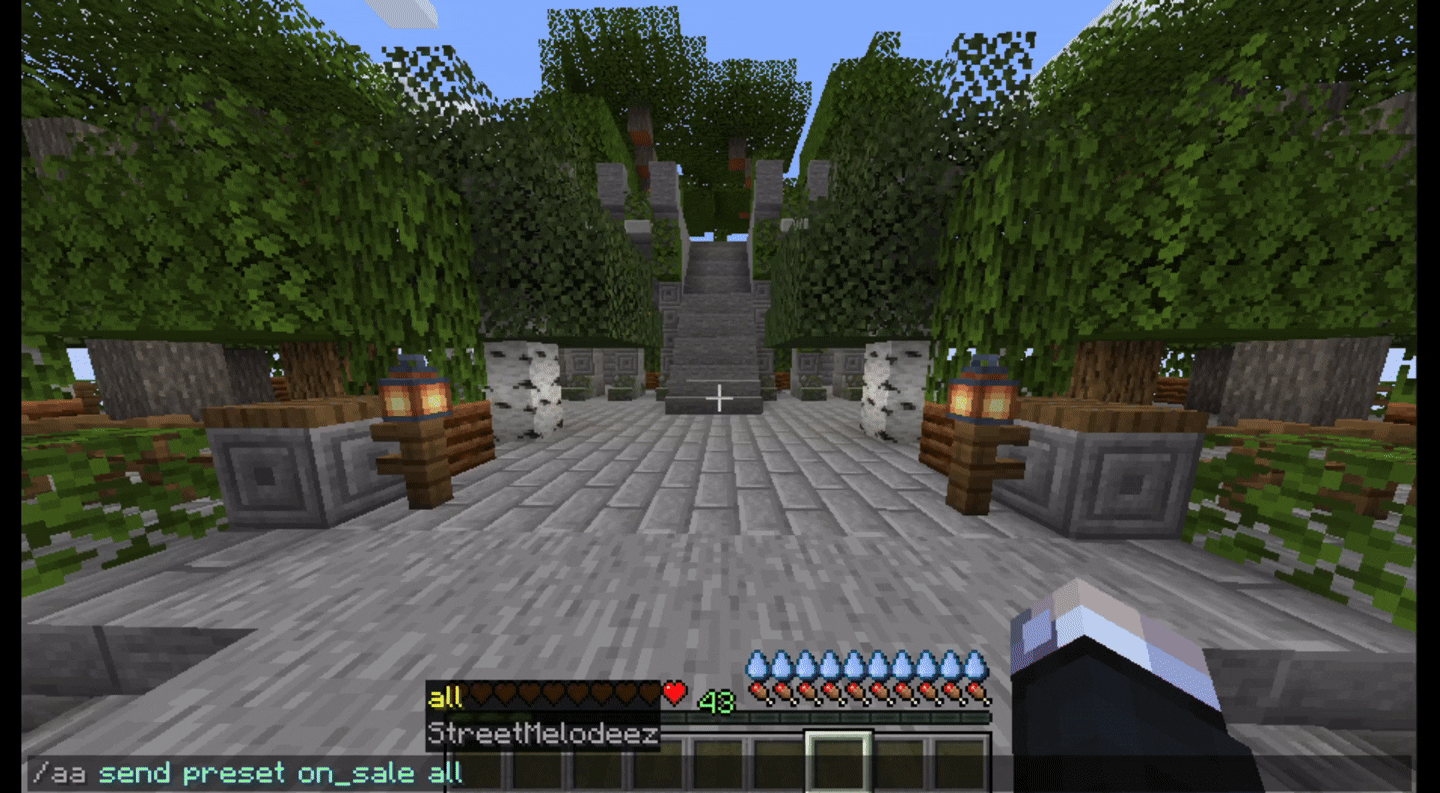Click the left wall-mounted lantern

416,395
